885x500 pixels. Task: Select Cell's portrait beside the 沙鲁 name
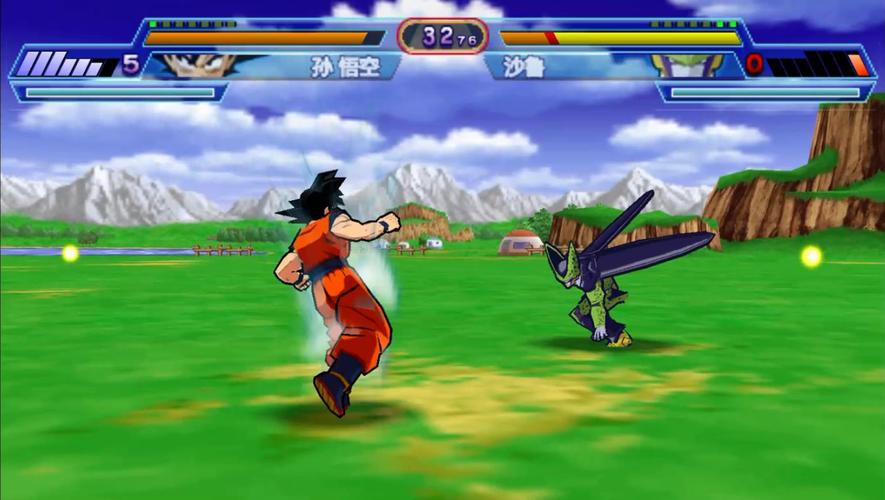click(x=688, y=66)
